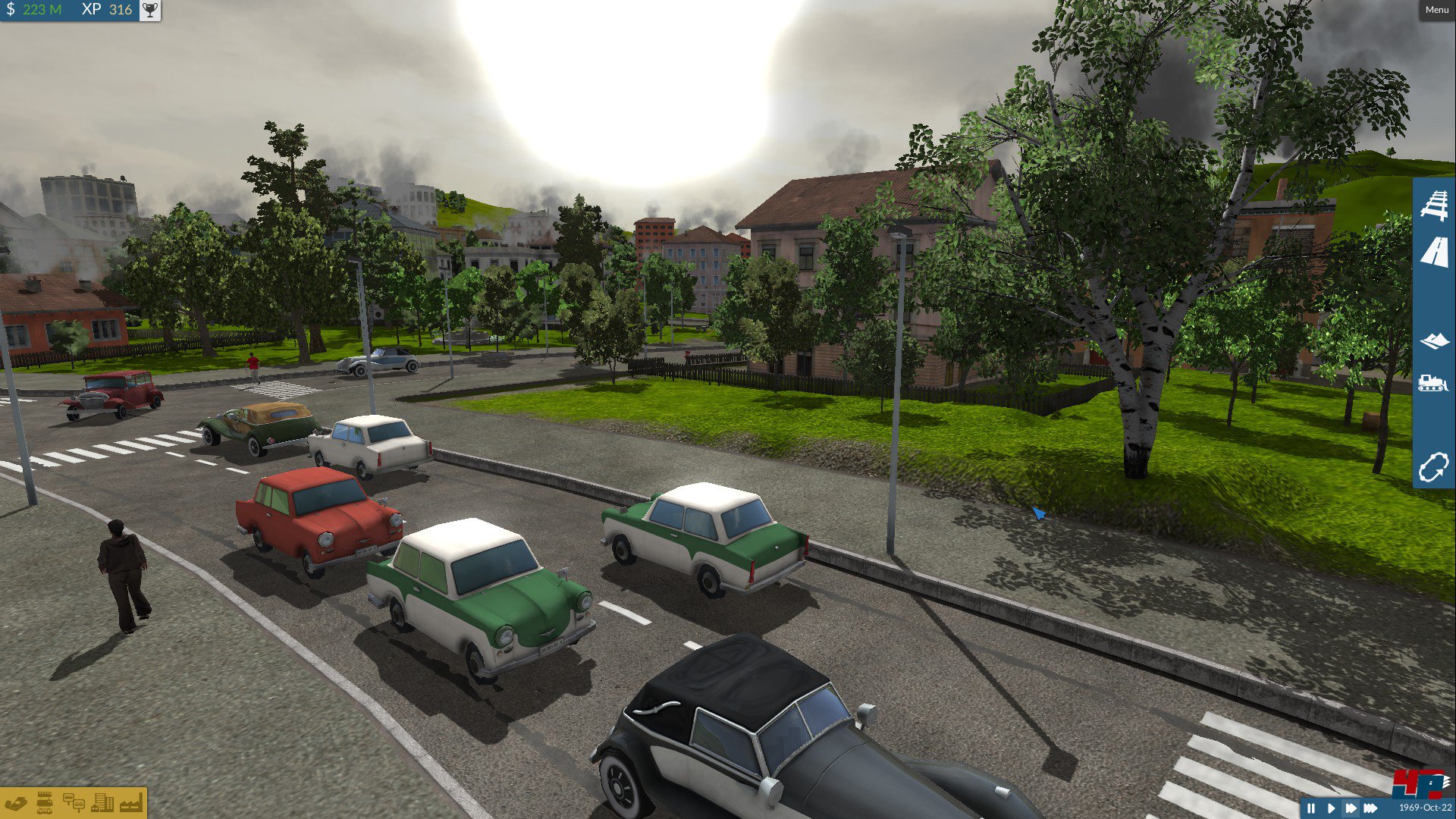The width and height of the screenshot is (1456, 819).
Task: Enable normal game speed
Action: pyautogui.click(x=1331, y=808)
